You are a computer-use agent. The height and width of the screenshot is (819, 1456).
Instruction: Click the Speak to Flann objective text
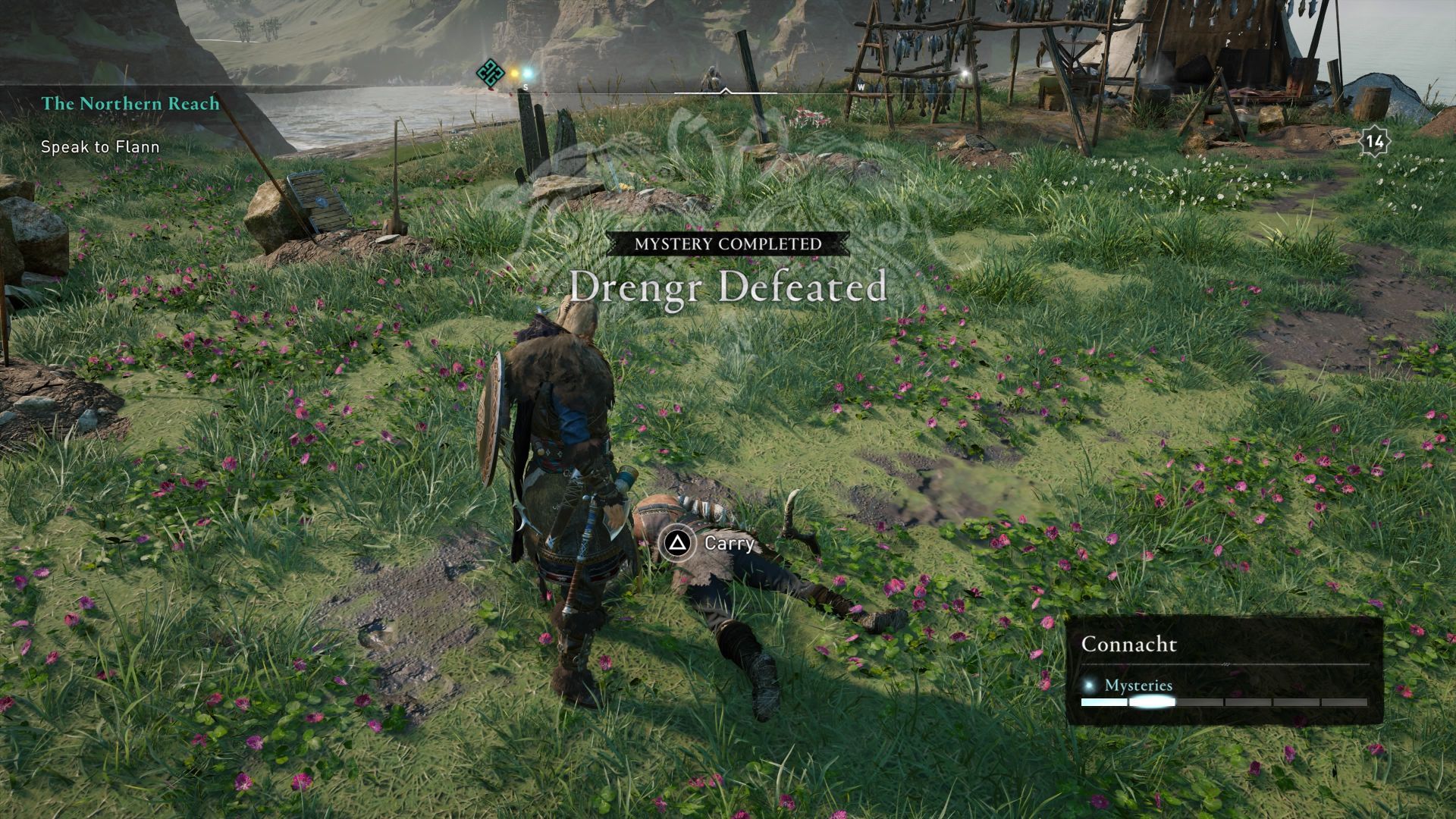click(99, 147)
